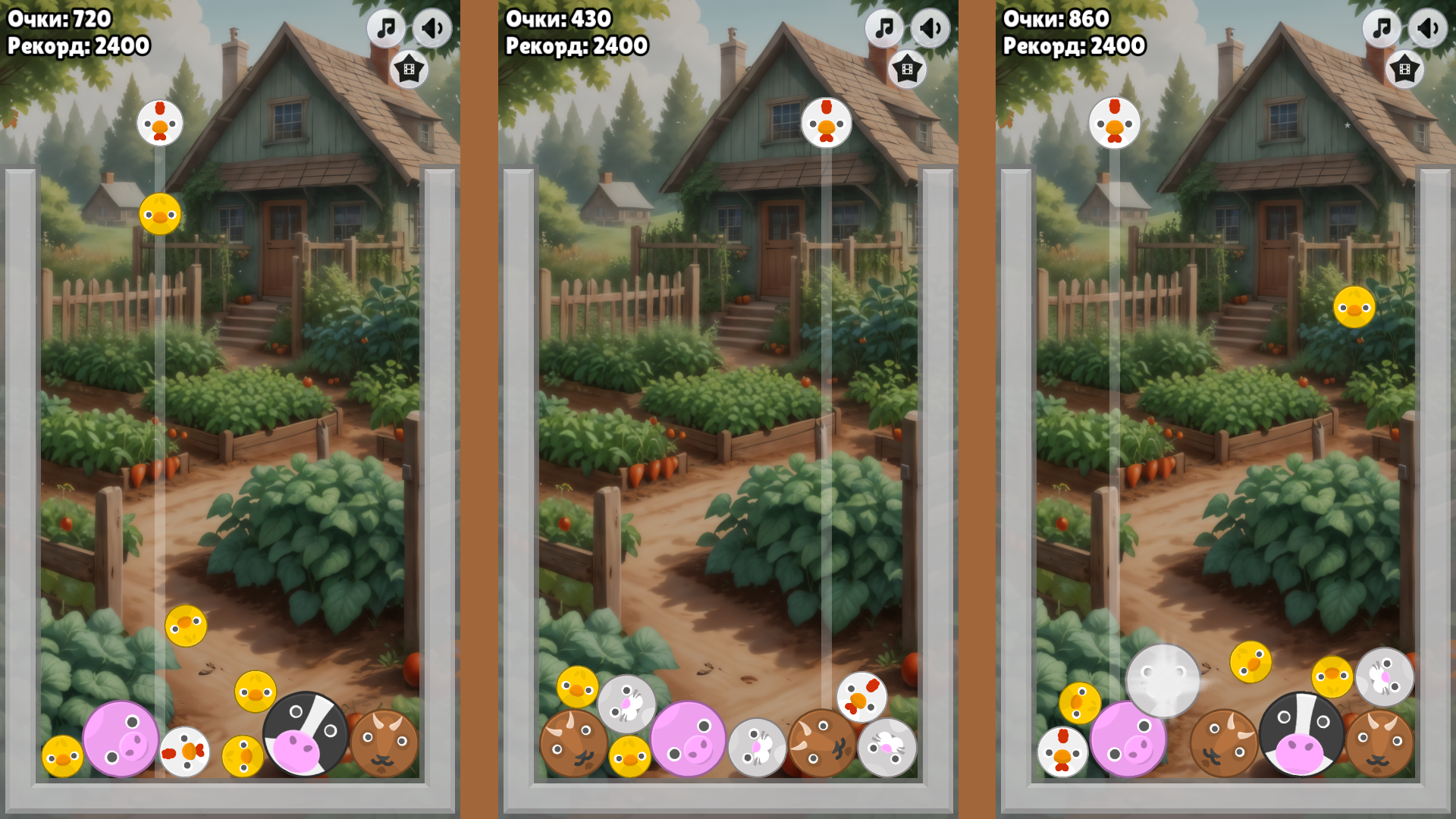Viewport: 1456px width, 819px height.
Task: Click the chicken at top of middle panel
Action: 827,123
